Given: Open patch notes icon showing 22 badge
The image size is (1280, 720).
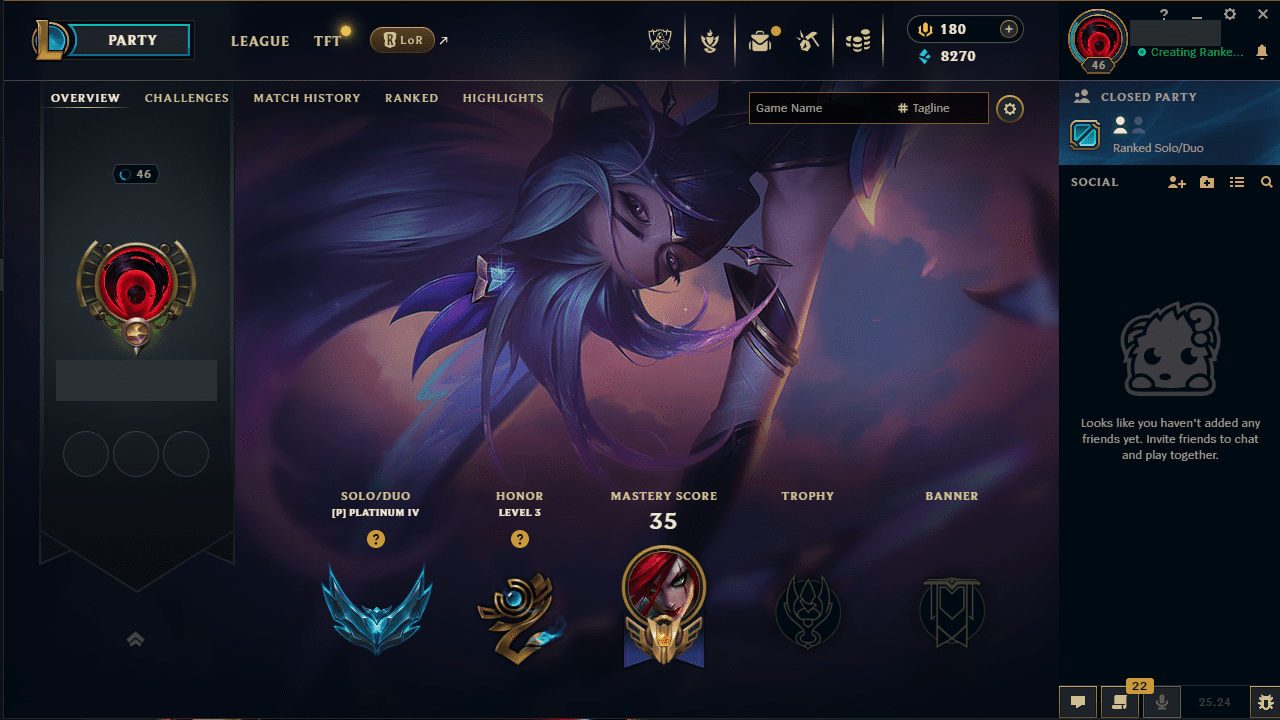Looking at the screenshot, I should point(1118,702).
